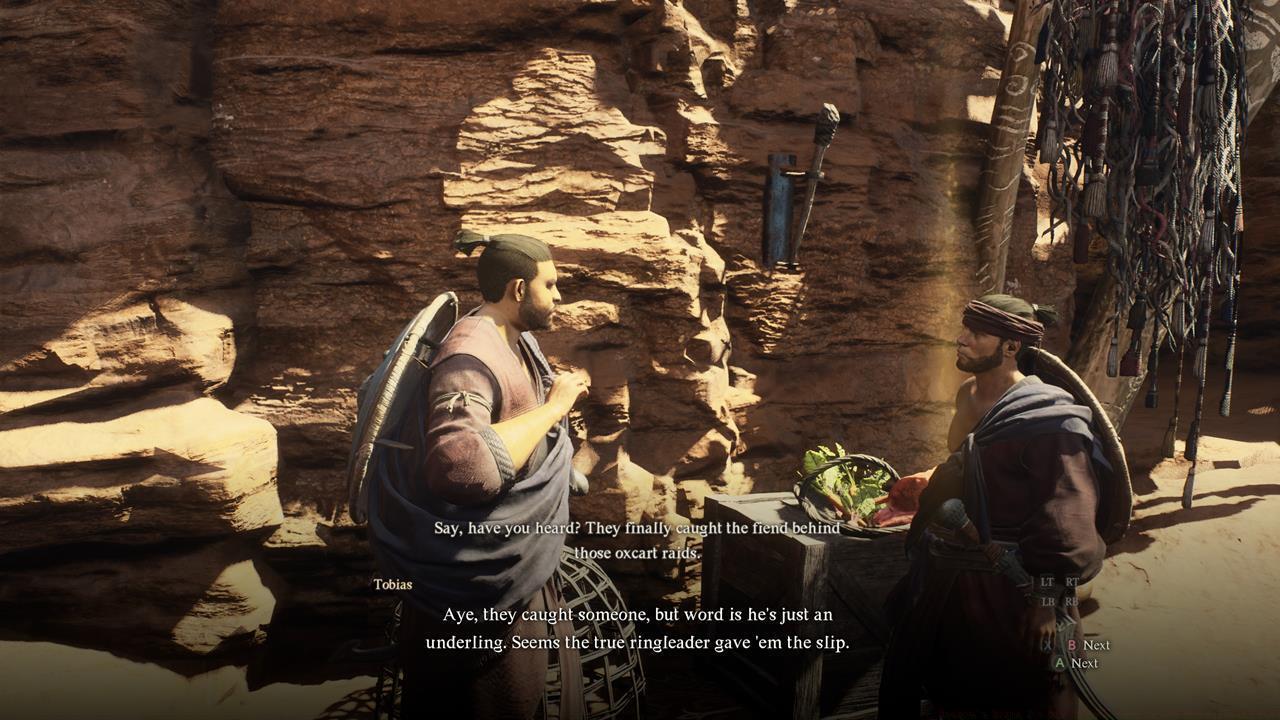
Task: Select the RB bumper prompt icon
Action: tap(1072, 601)
